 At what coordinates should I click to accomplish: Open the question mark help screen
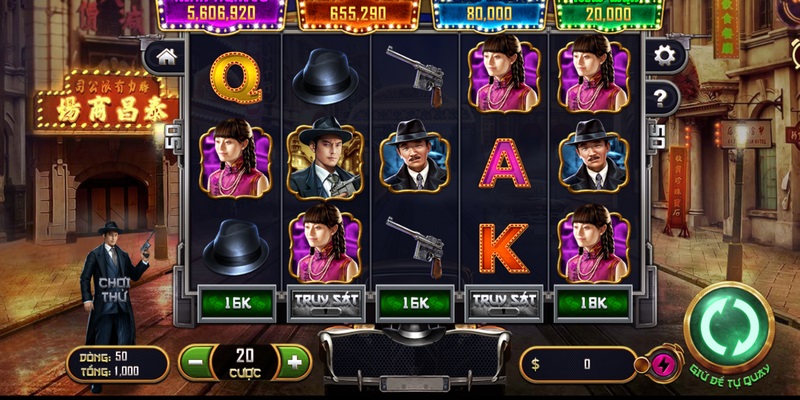click(x=661, y=97)
